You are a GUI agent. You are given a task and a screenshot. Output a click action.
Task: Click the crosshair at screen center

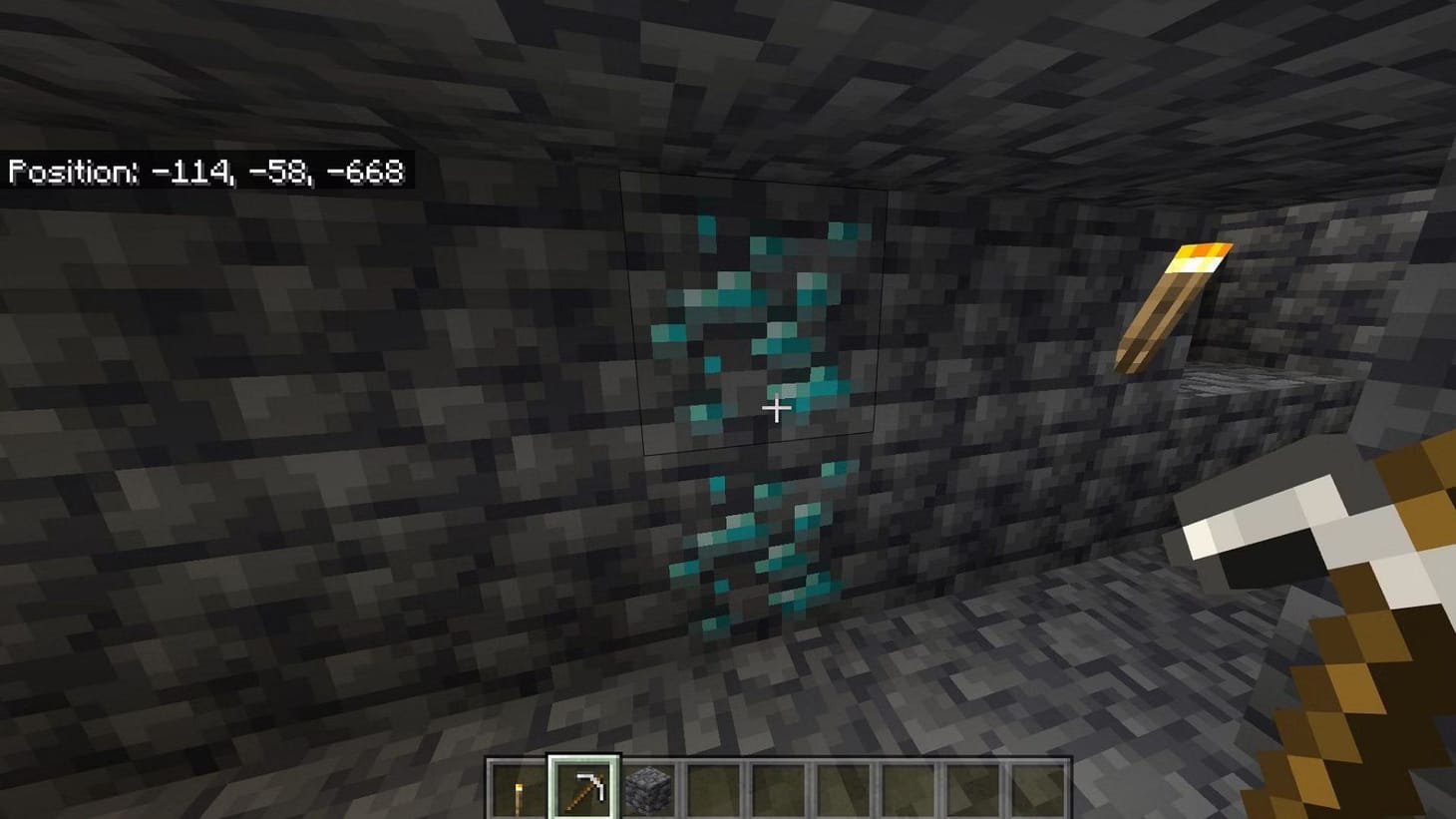(776, 409)
